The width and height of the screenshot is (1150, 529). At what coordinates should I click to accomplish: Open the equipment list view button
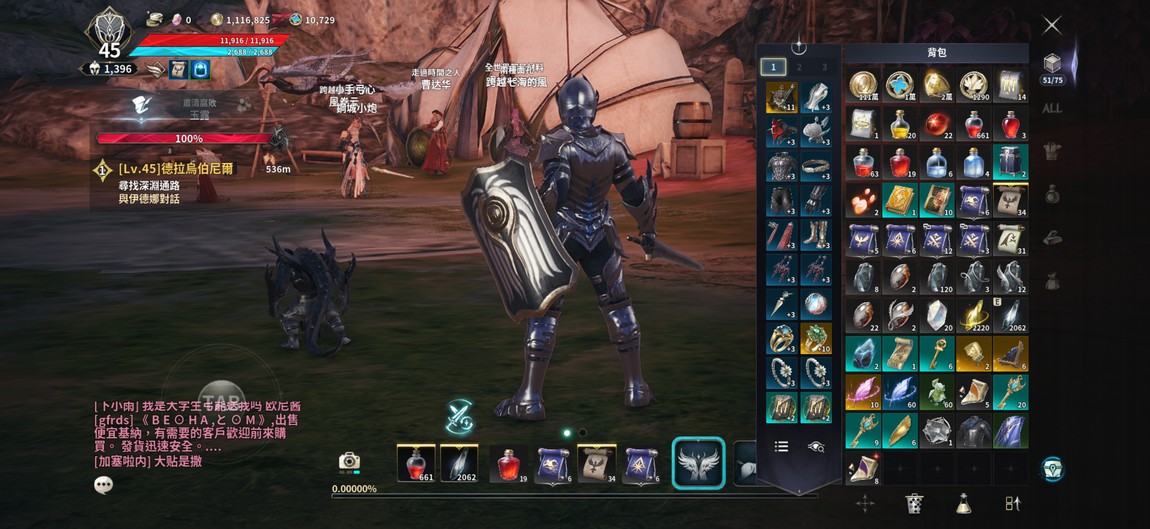(x=782, y=447)
